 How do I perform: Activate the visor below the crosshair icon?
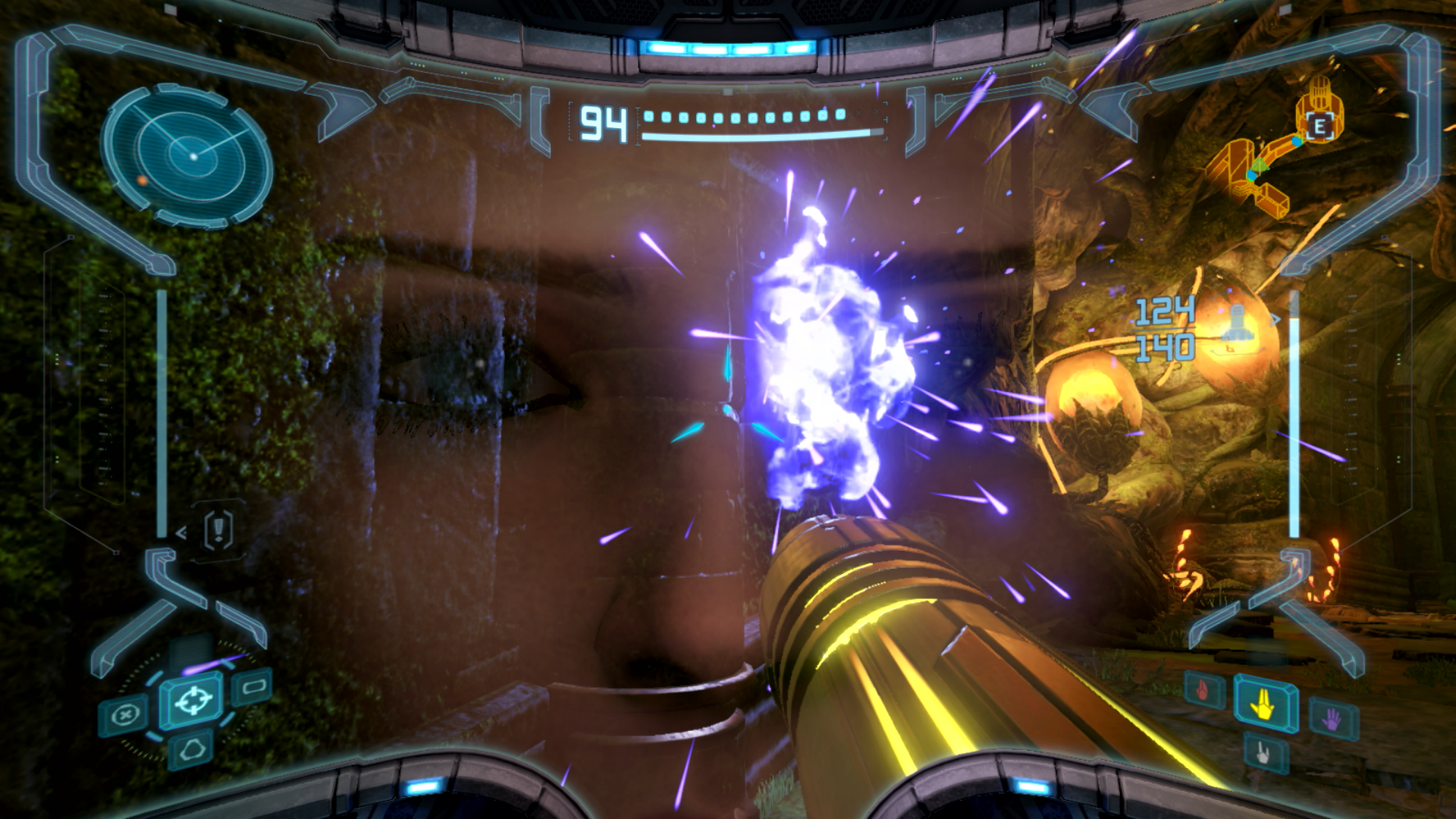click(x=191, y=749)
